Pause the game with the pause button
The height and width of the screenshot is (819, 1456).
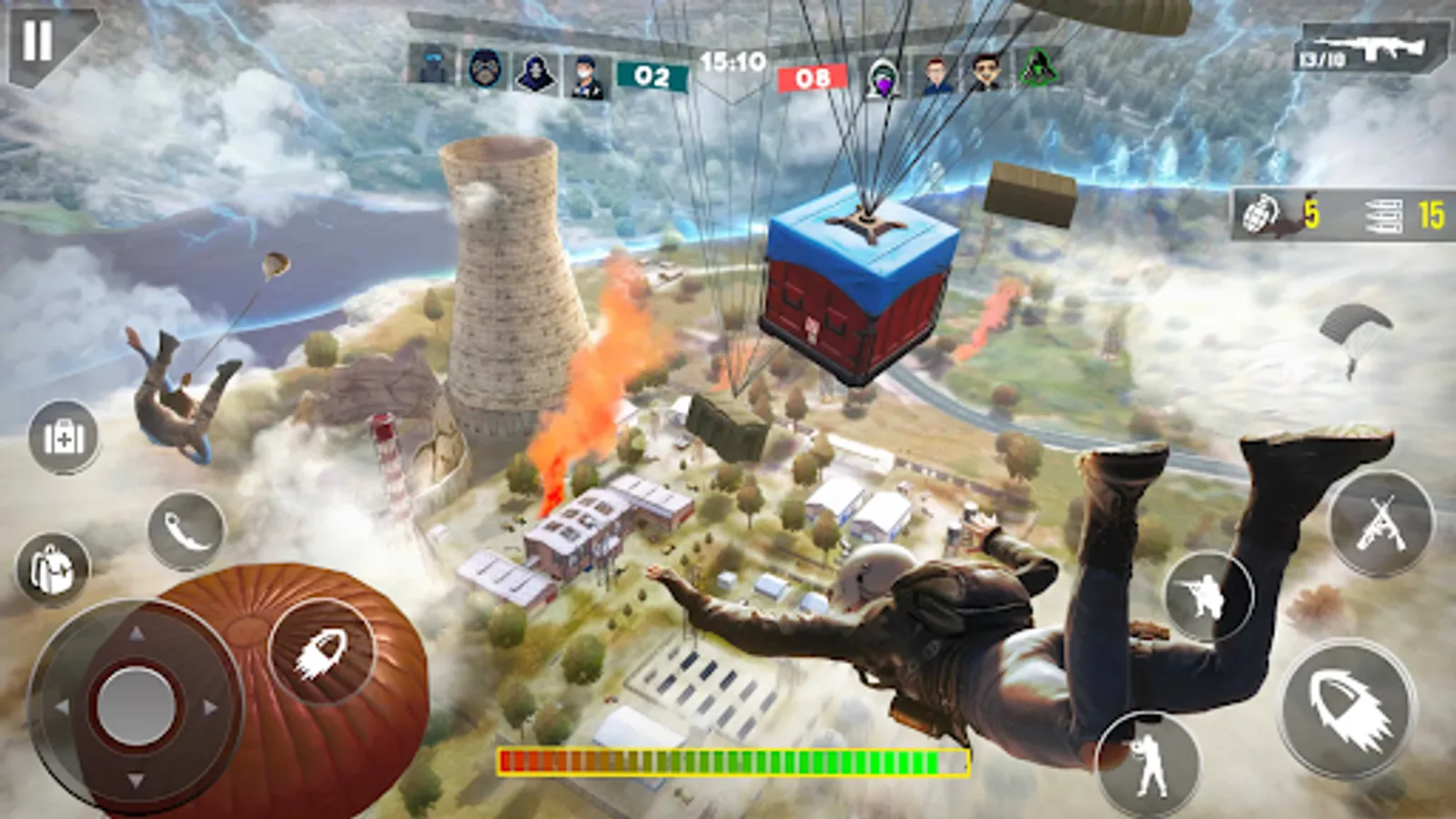[x=38, y=41]
